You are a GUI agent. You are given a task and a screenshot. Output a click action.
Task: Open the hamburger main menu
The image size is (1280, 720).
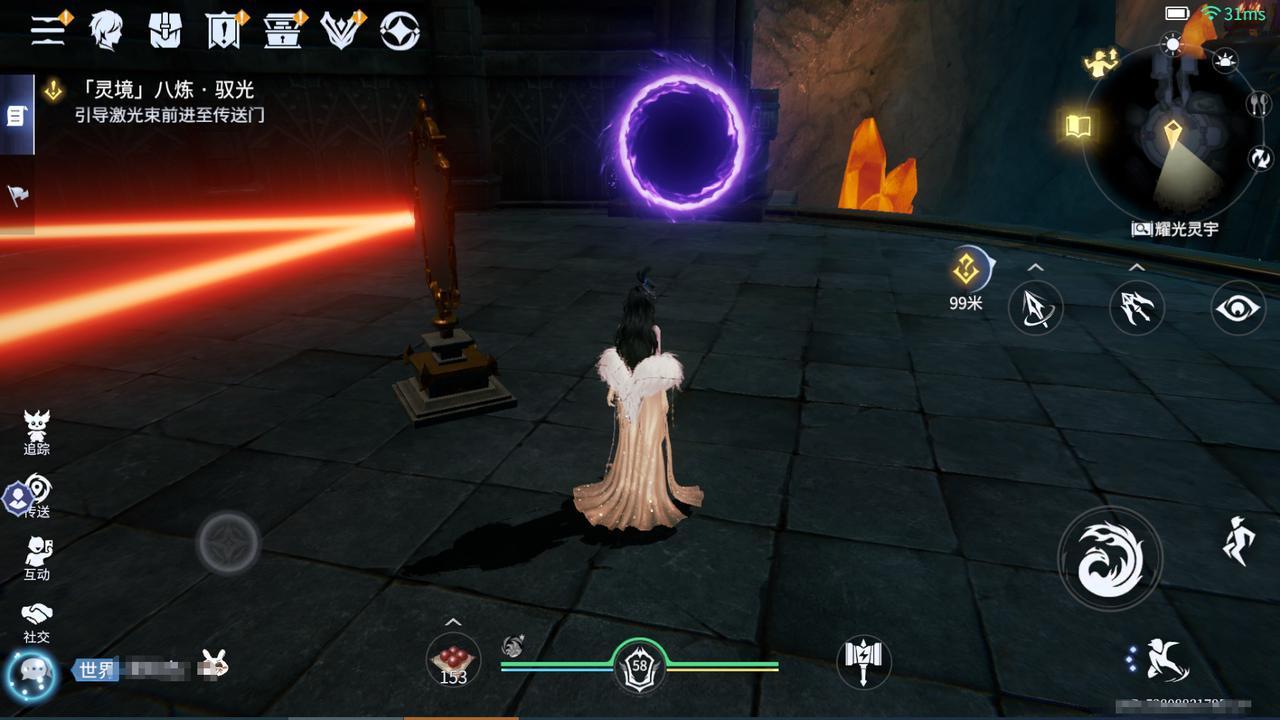(47, 30)
